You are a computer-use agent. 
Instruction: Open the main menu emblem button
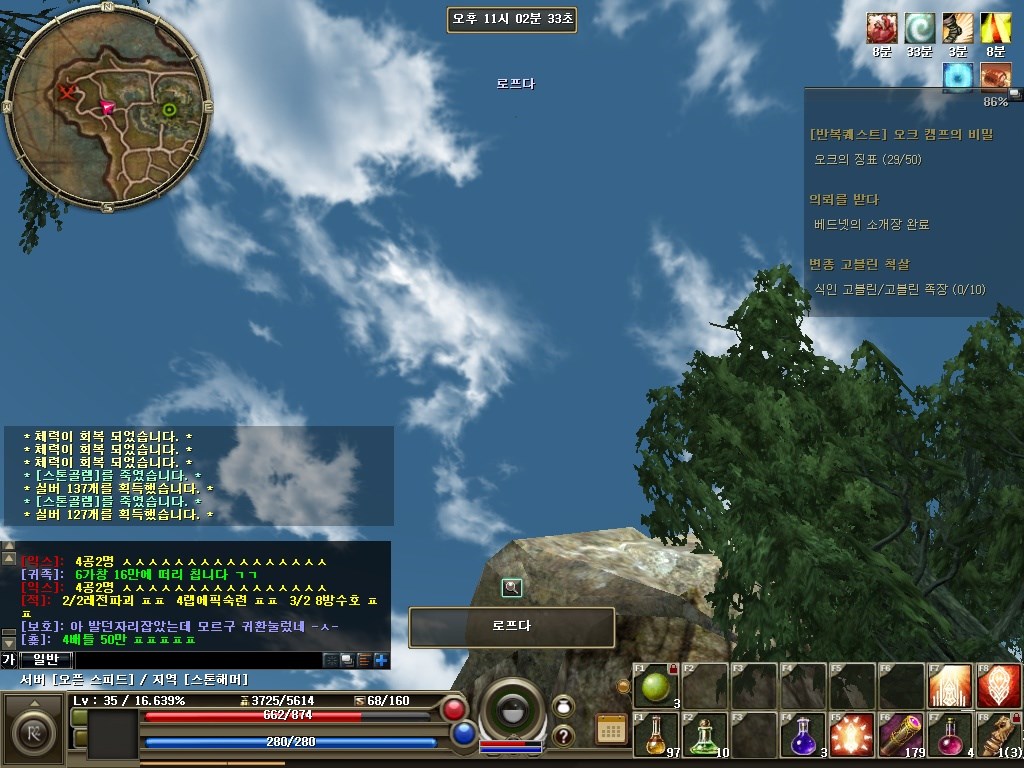[34, 728]
